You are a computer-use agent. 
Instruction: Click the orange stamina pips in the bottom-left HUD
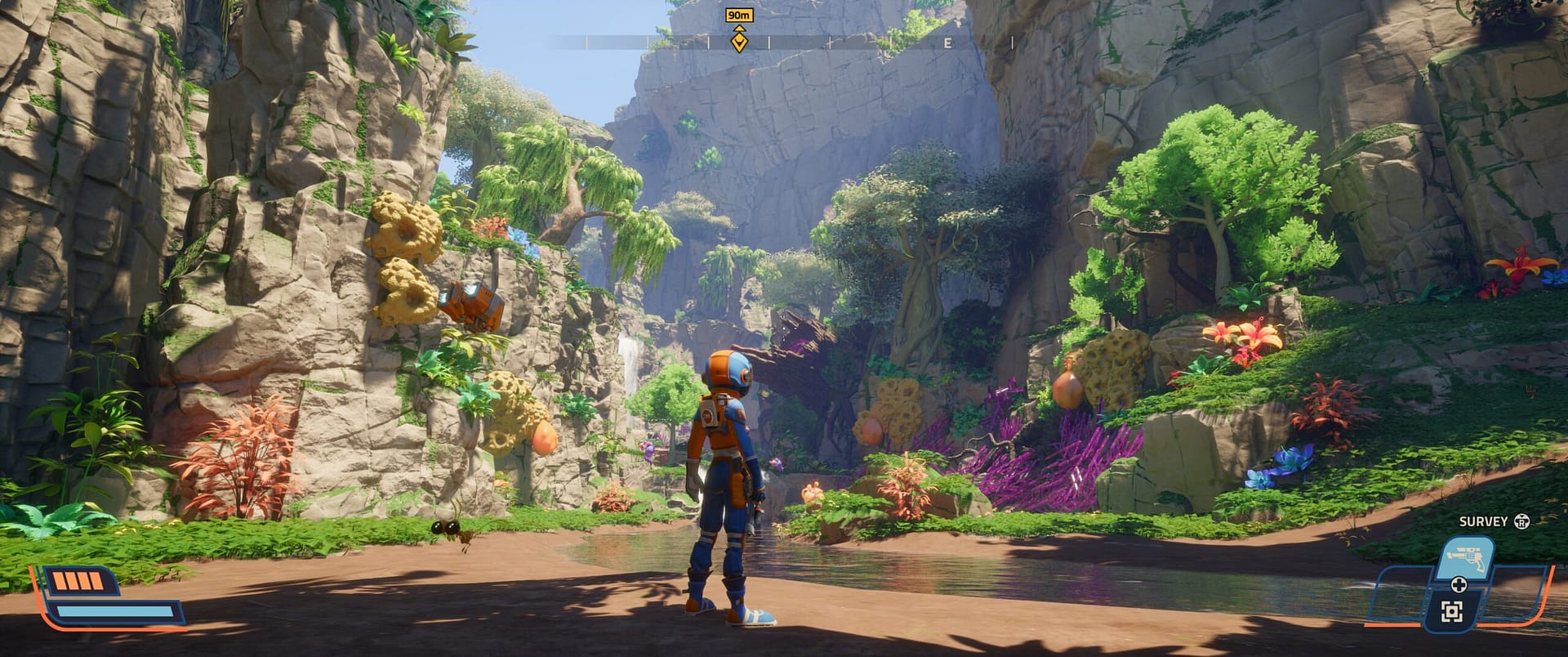tap(78, 582)
